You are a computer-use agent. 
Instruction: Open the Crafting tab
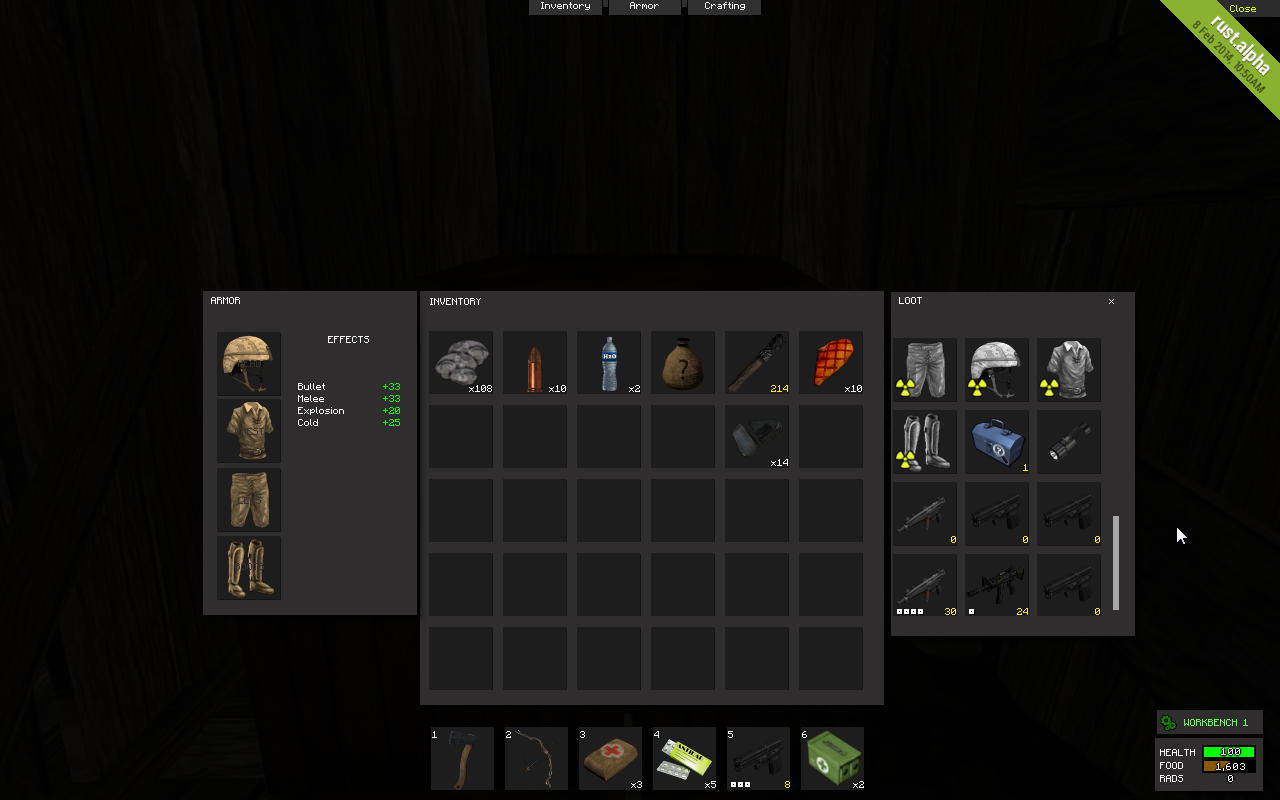[x=724, y=7]
